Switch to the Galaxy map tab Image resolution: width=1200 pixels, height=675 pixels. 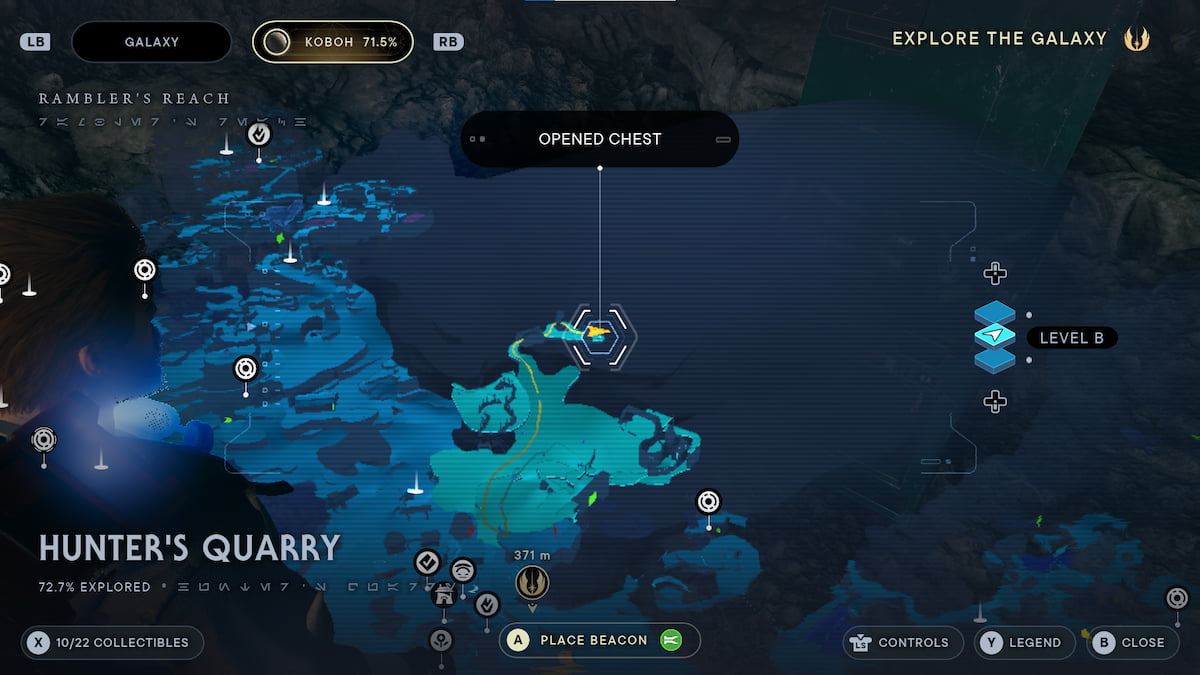click(x=152, y=42)
